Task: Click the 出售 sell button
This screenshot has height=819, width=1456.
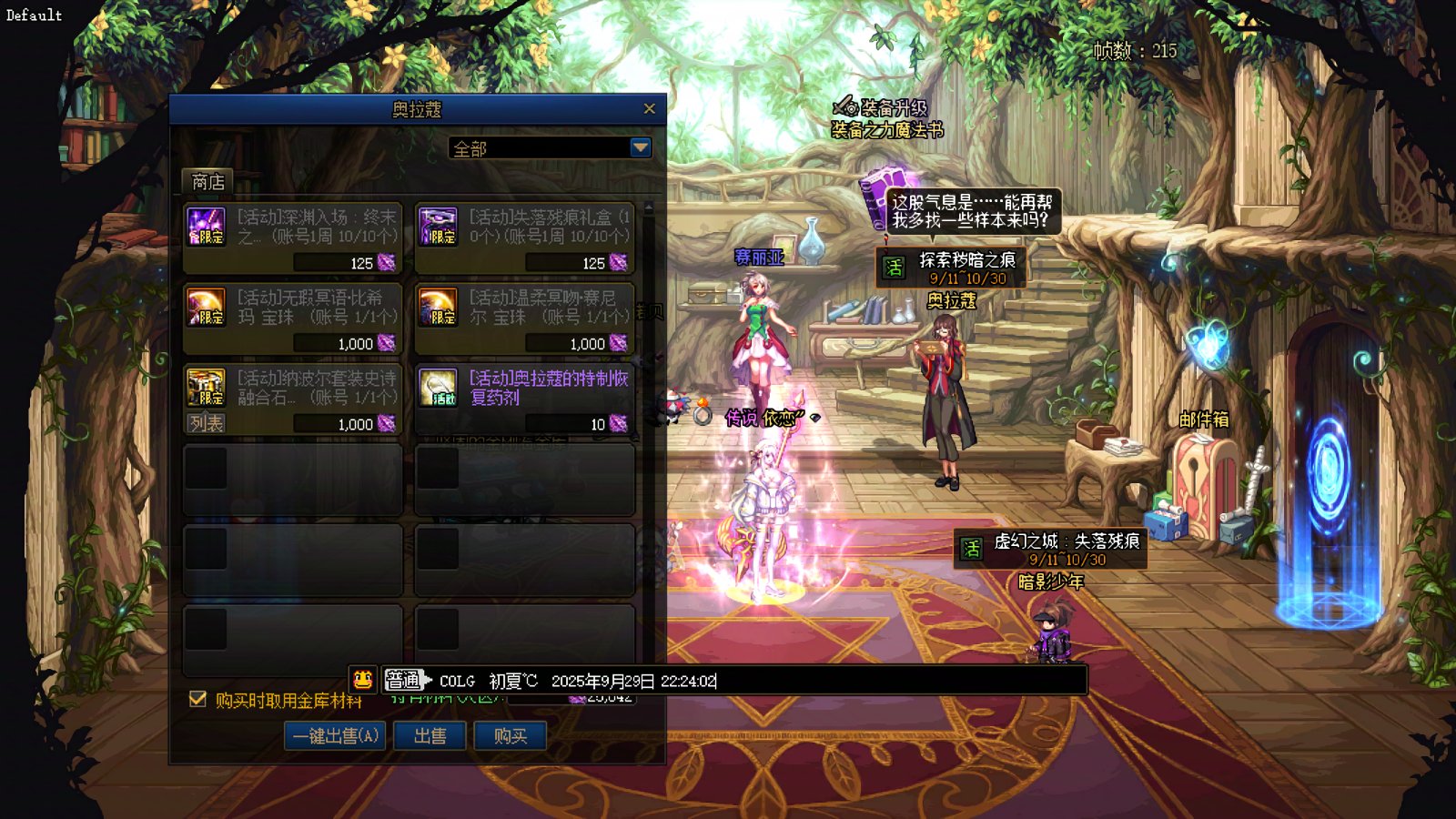Action: [430, 735]
